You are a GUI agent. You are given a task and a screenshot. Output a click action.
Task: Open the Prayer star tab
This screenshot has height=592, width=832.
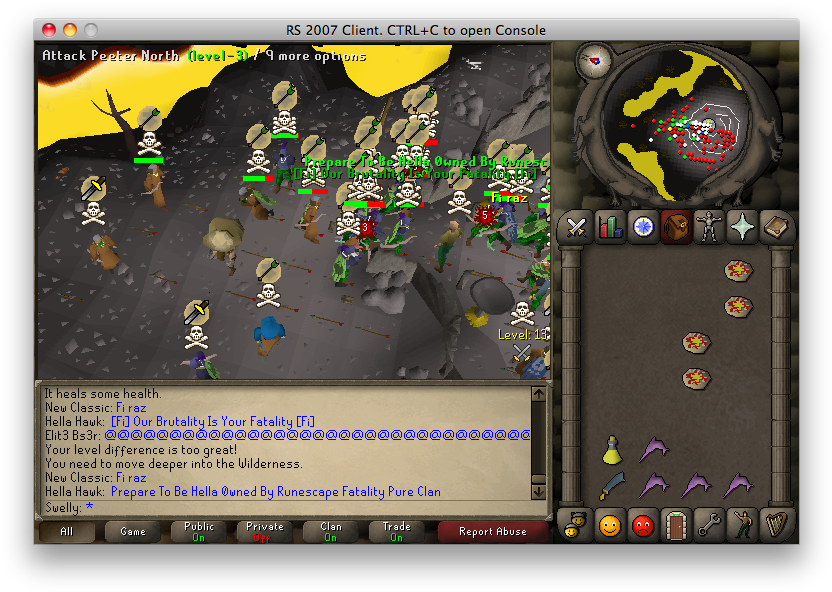tap(742, 227)
